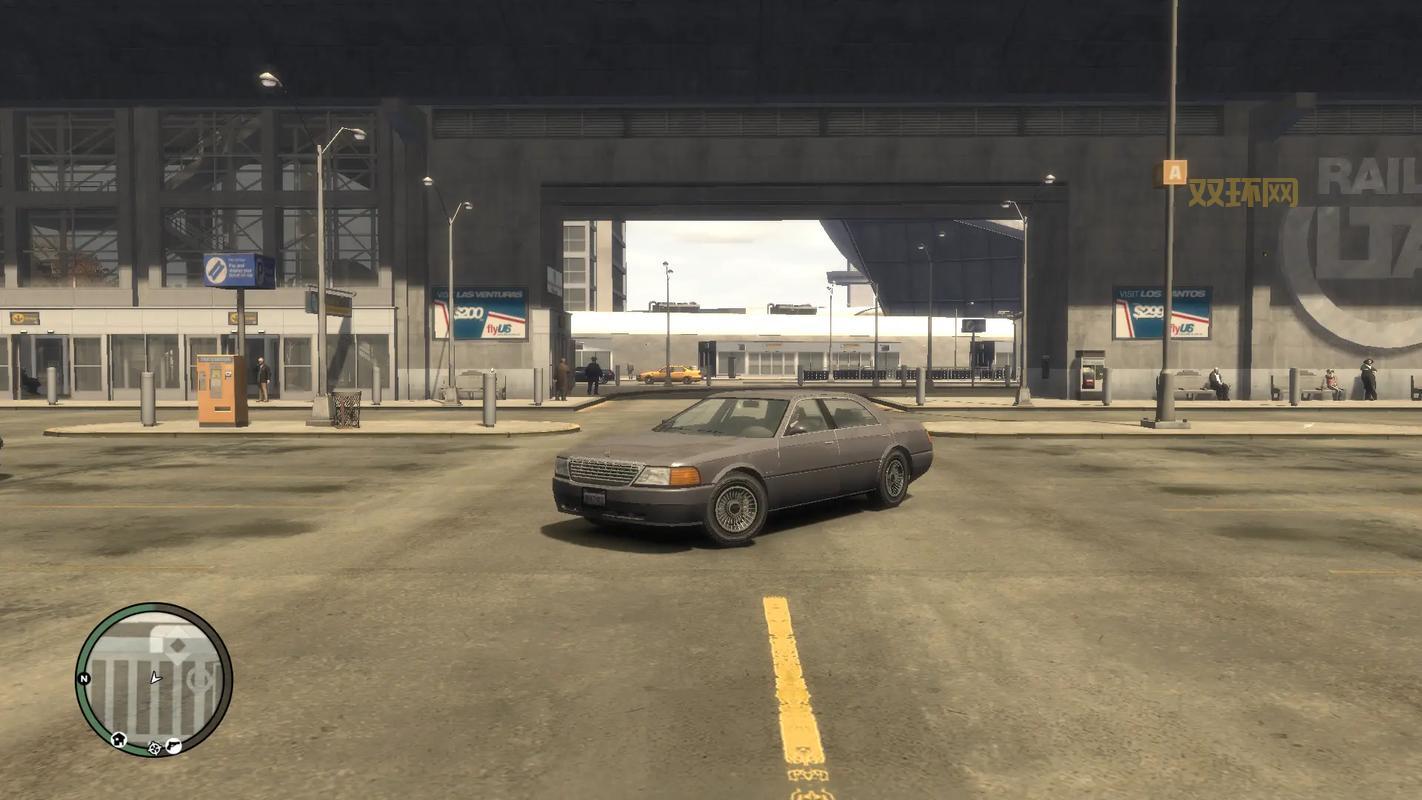Screen dimensions: 1422x800
Task: Click the pistol gun shop icon on the radar
Action: pos(173,745)
